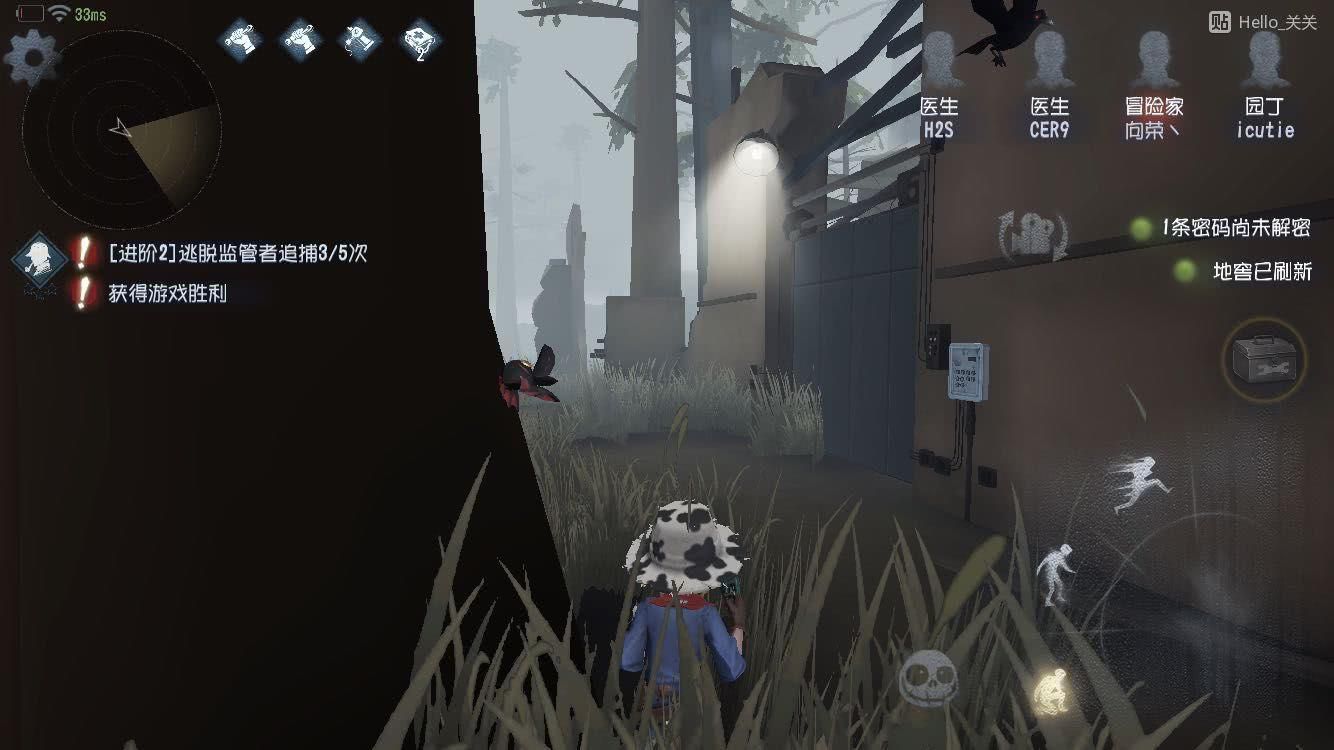Viewport: 1334px width, 750px height.
Task: Open the detective deduction task icon
Action: point(39,258)
